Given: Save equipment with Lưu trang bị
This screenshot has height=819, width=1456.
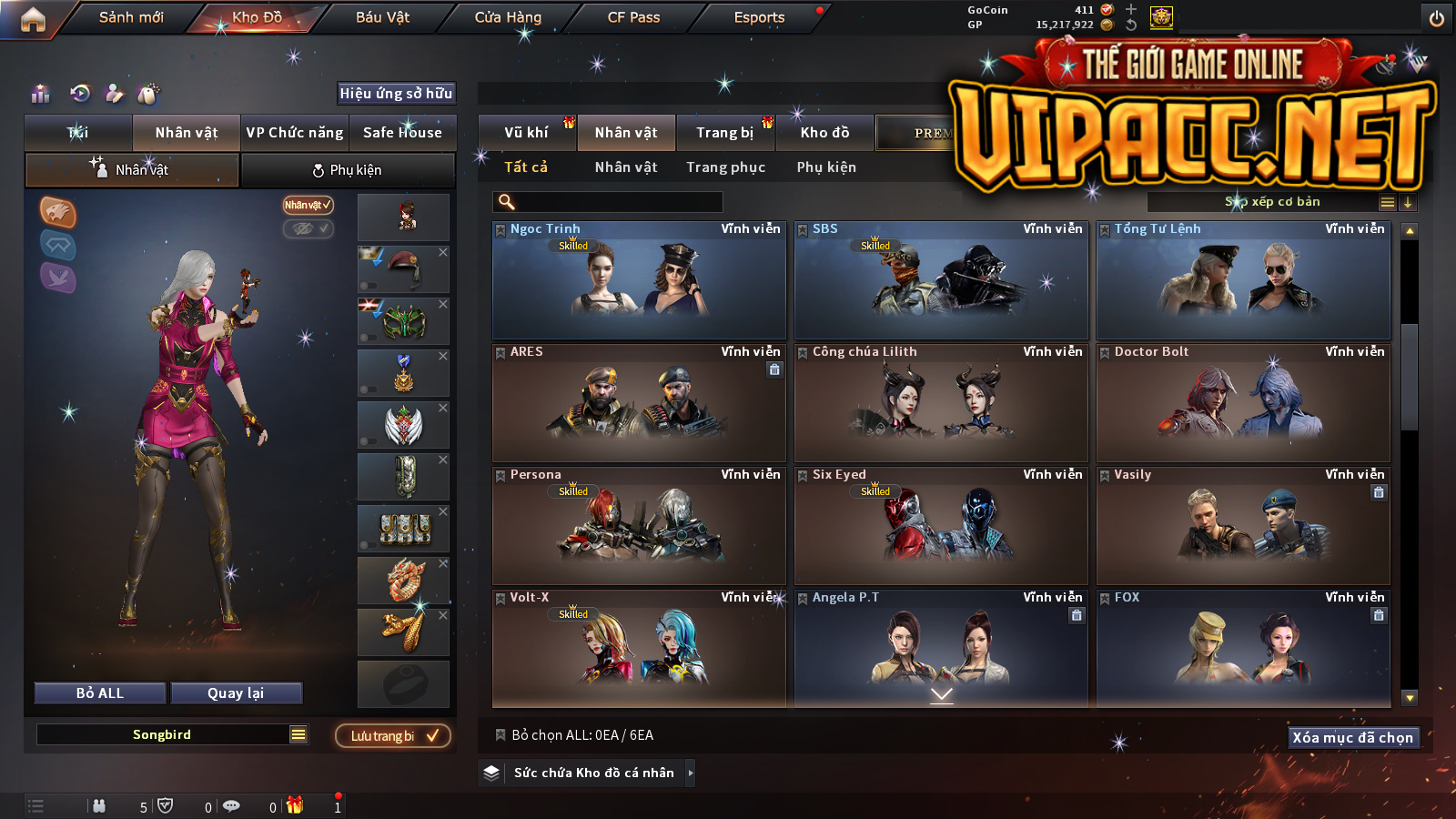Looking at the screenshot, I should point(393,736).
